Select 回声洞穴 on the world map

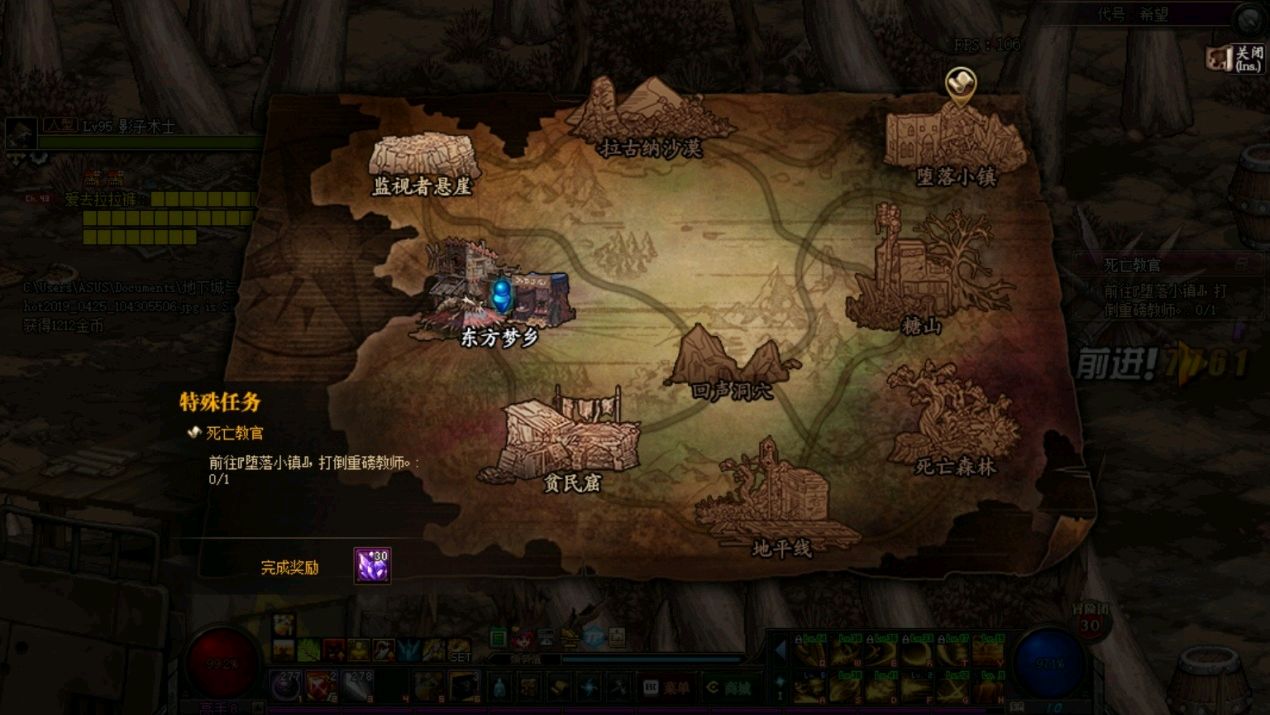tap(732, 364)
